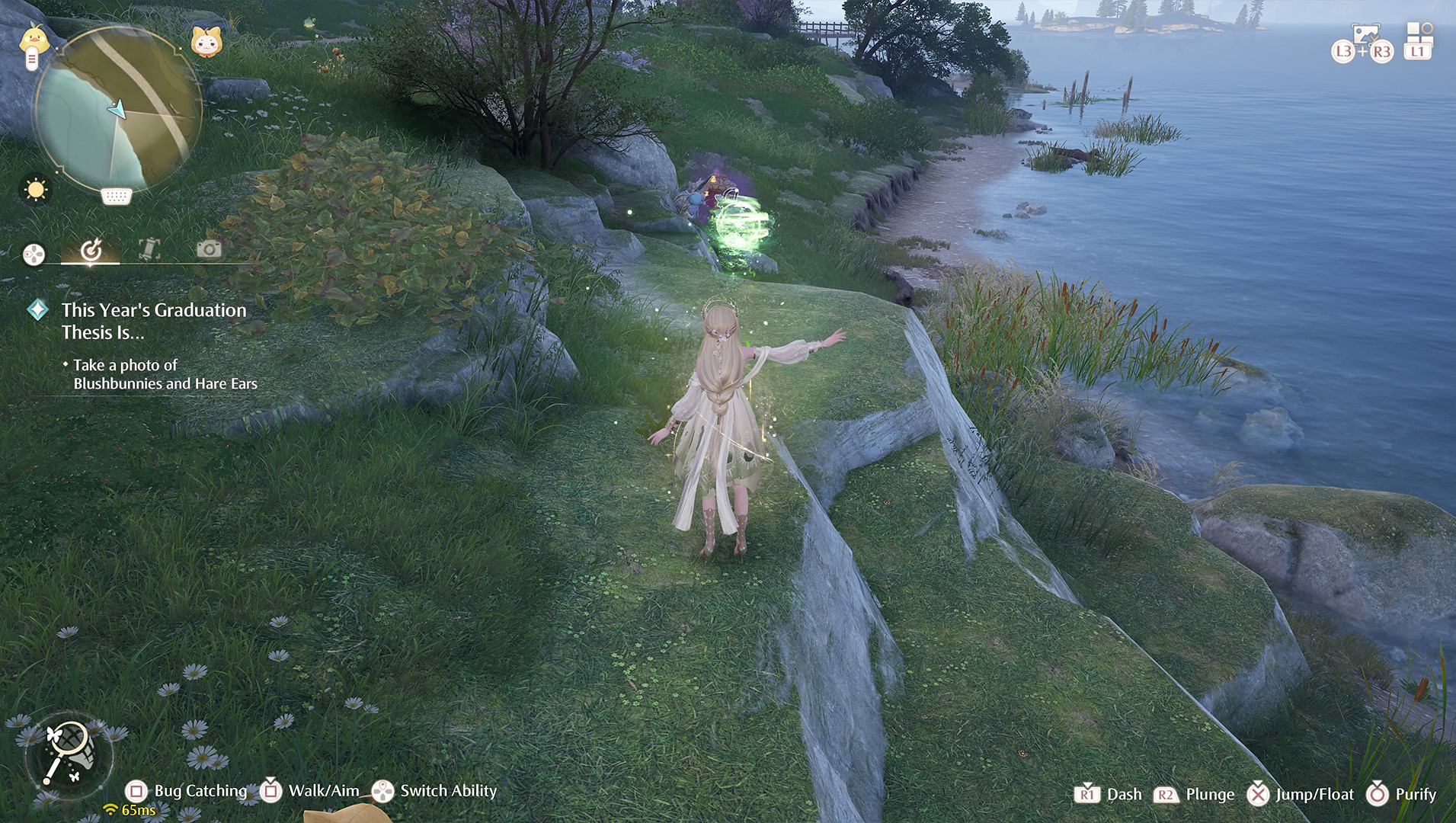Check the sun time-of-day icon

coord(36,189)
